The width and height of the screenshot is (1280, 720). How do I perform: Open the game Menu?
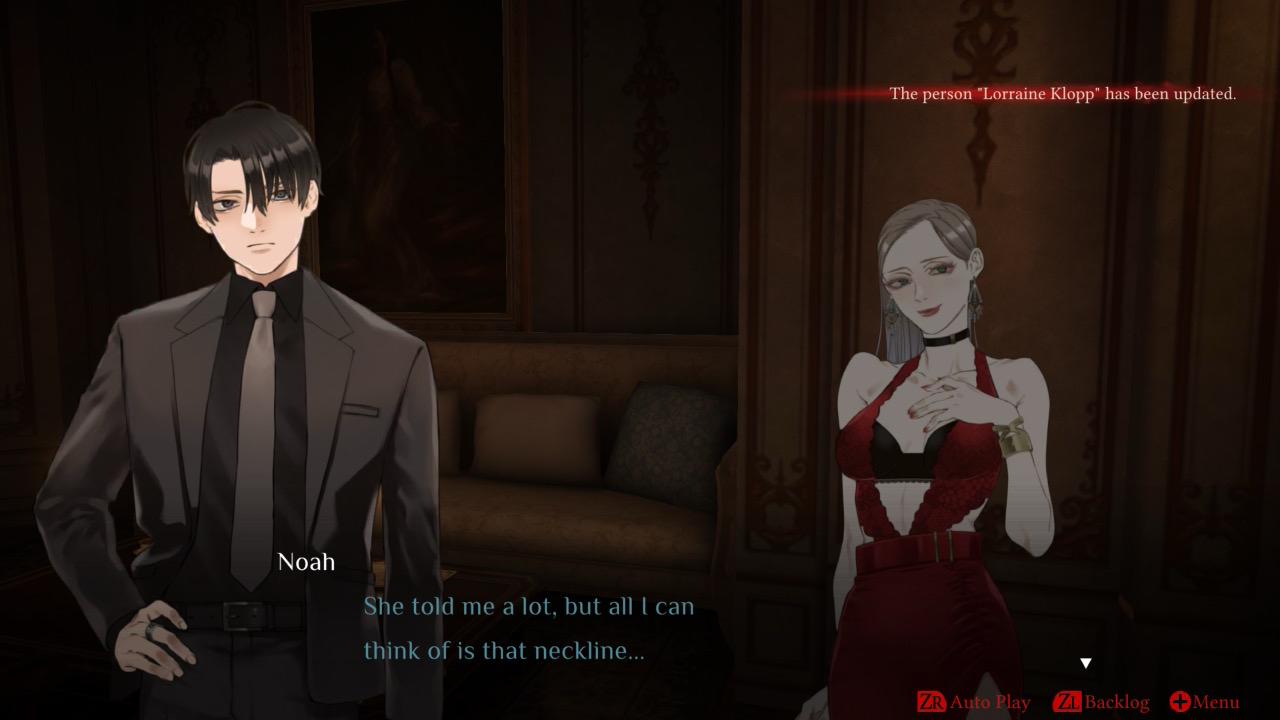coord(1204,702)
